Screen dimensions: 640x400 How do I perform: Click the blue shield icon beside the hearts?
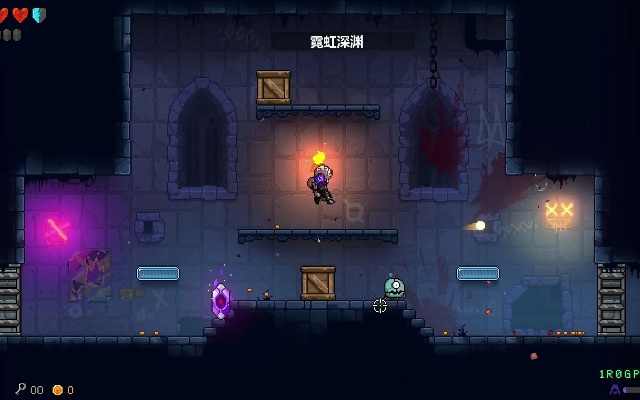(39, 15)
